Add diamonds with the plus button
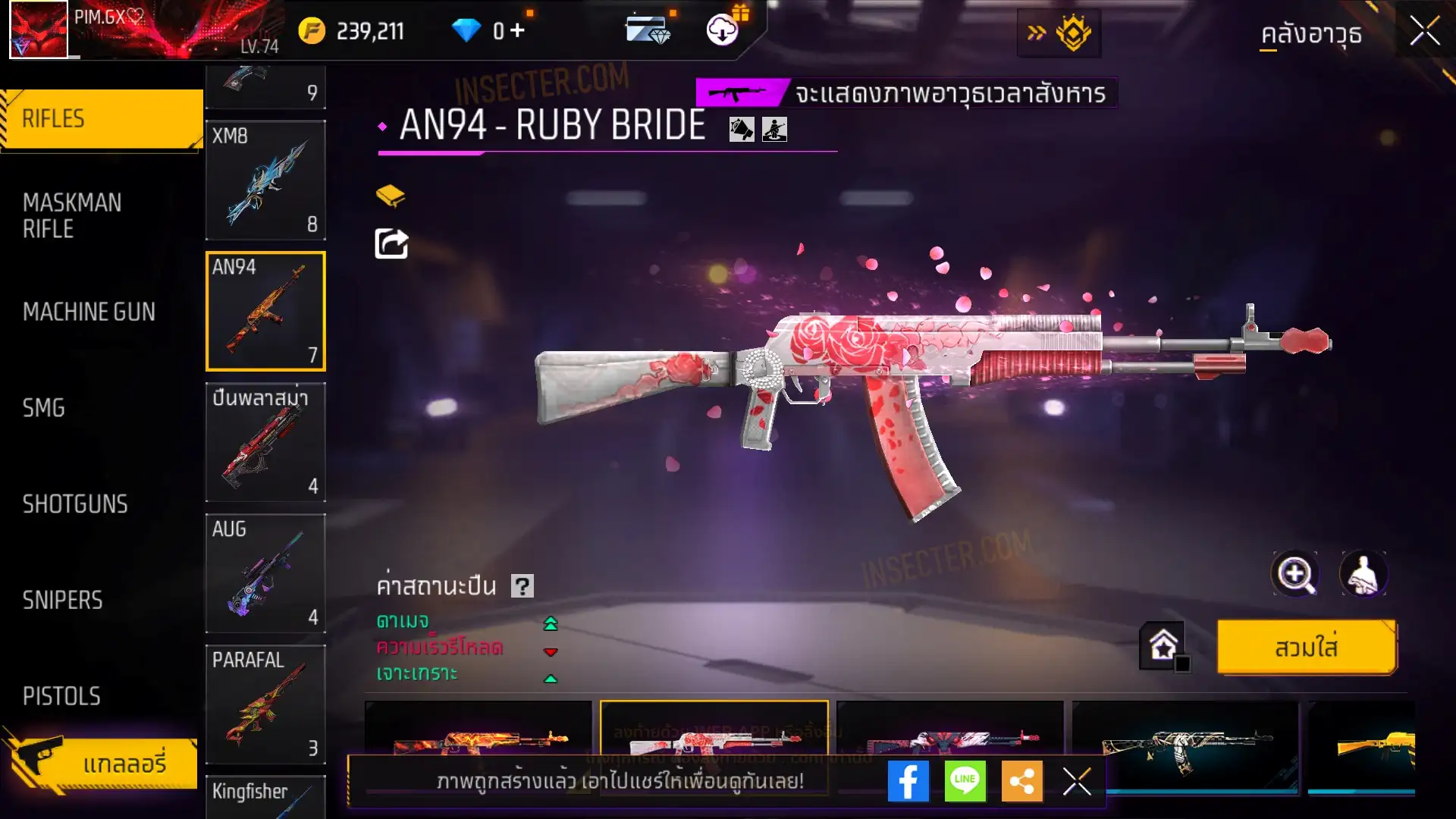 [x=518, y=30]
